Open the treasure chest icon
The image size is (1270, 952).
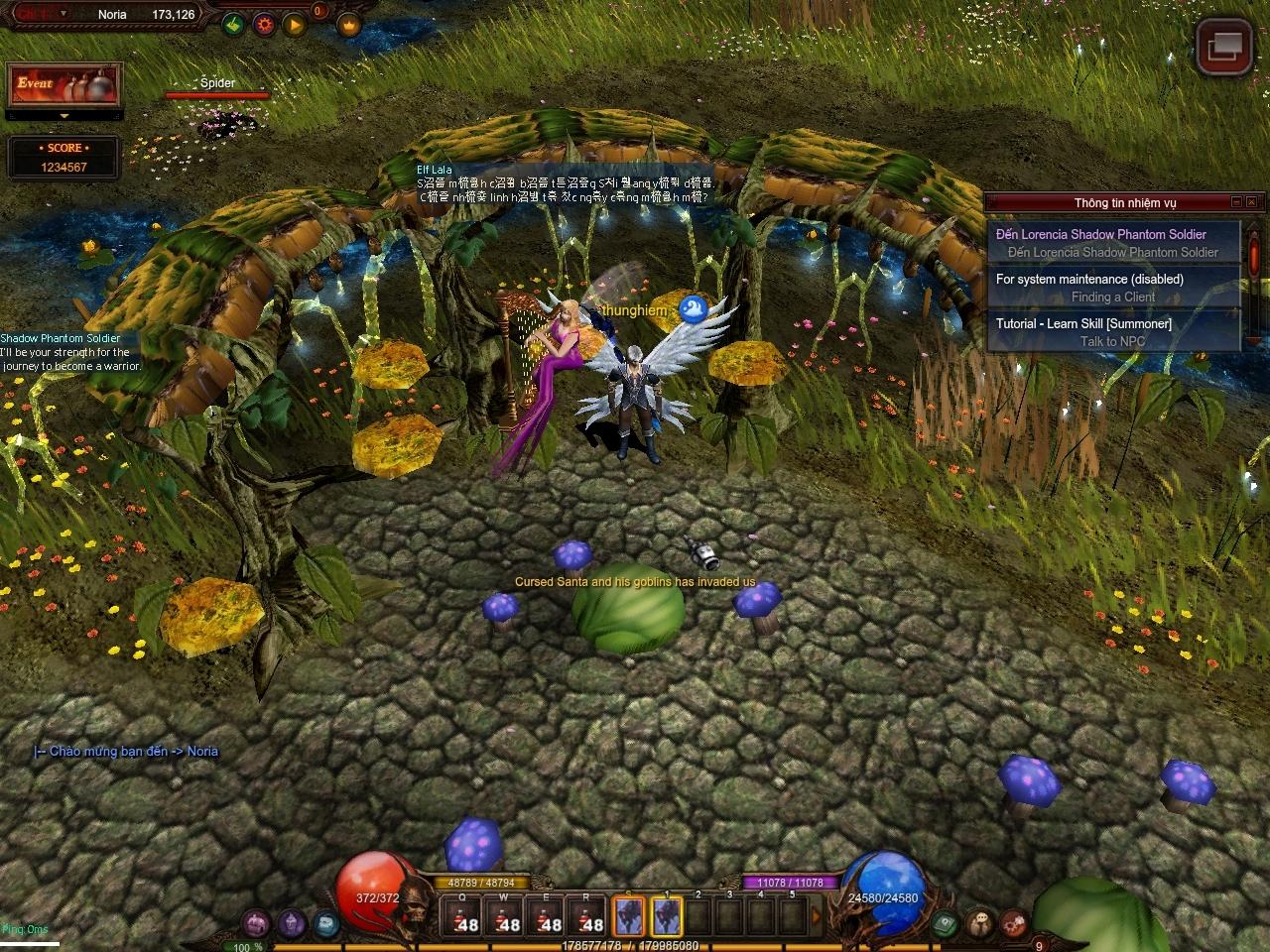(x=256, y=923)
